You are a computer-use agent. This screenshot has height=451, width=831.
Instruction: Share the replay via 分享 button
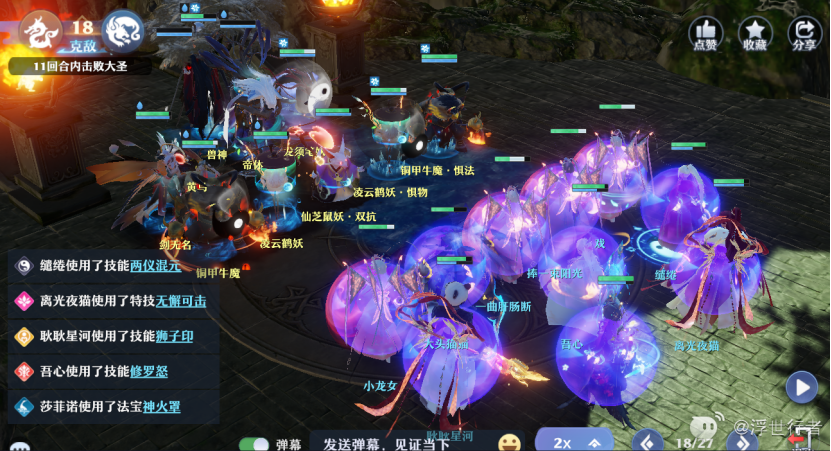(x=804, y=33)
